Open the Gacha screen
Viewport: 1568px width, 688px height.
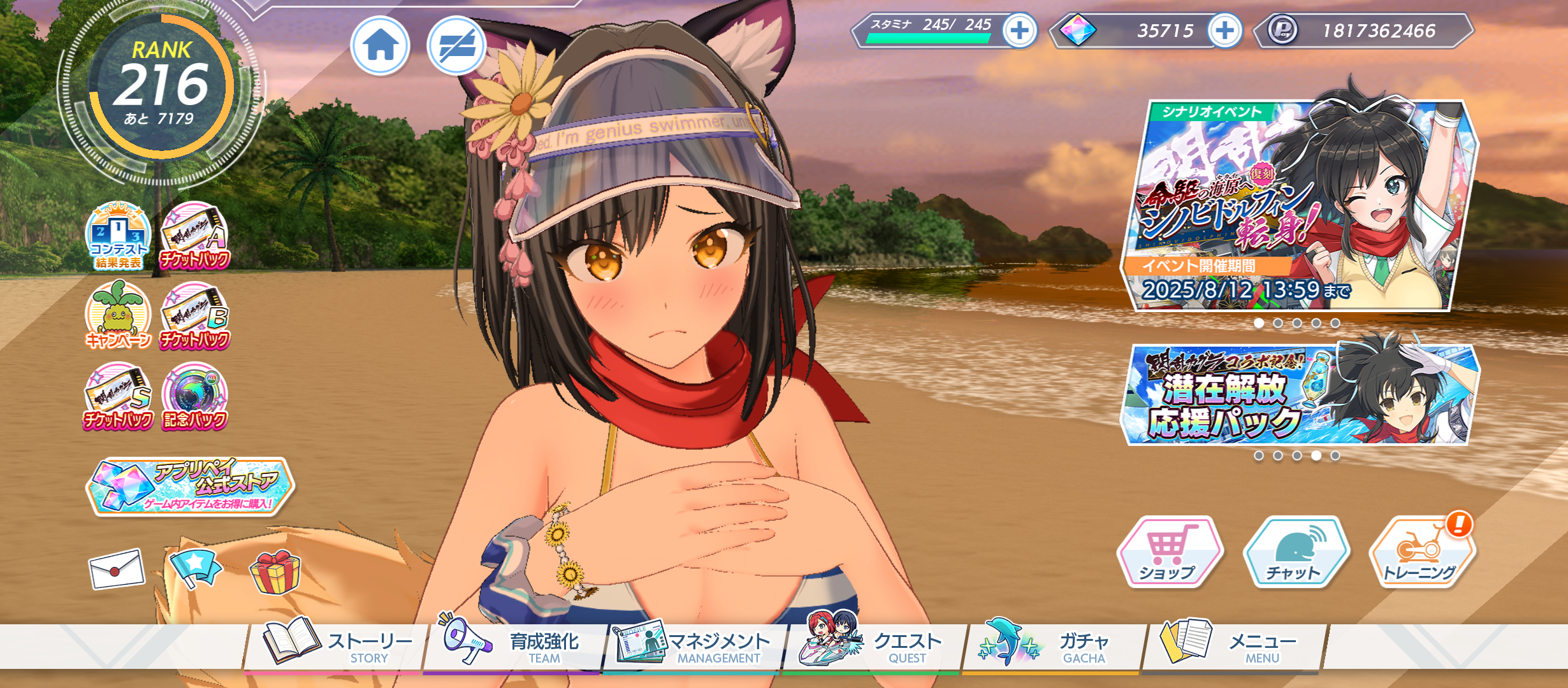[x=1053, y=647]
